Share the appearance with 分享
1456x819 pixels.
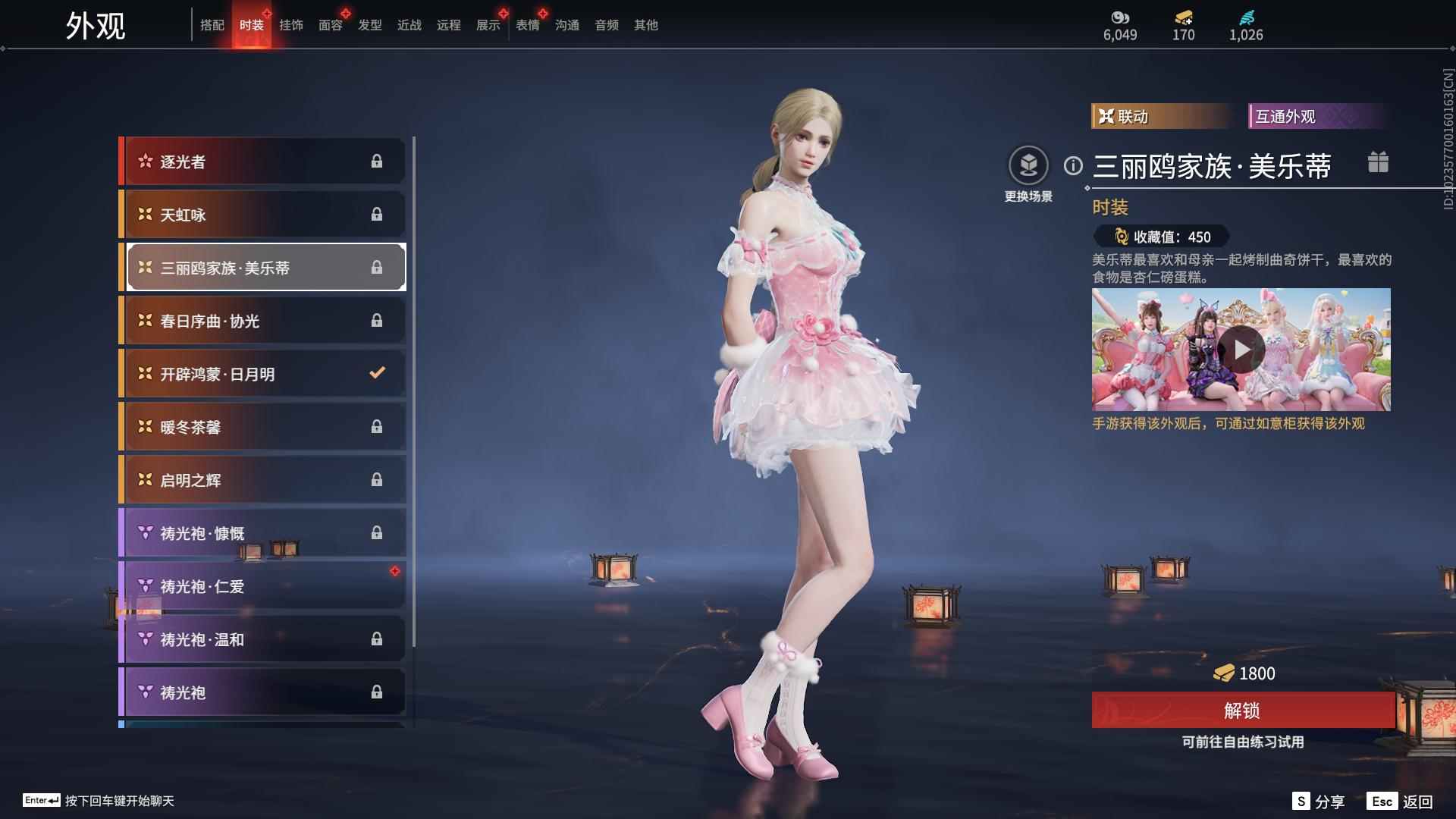click(1319, 802)
